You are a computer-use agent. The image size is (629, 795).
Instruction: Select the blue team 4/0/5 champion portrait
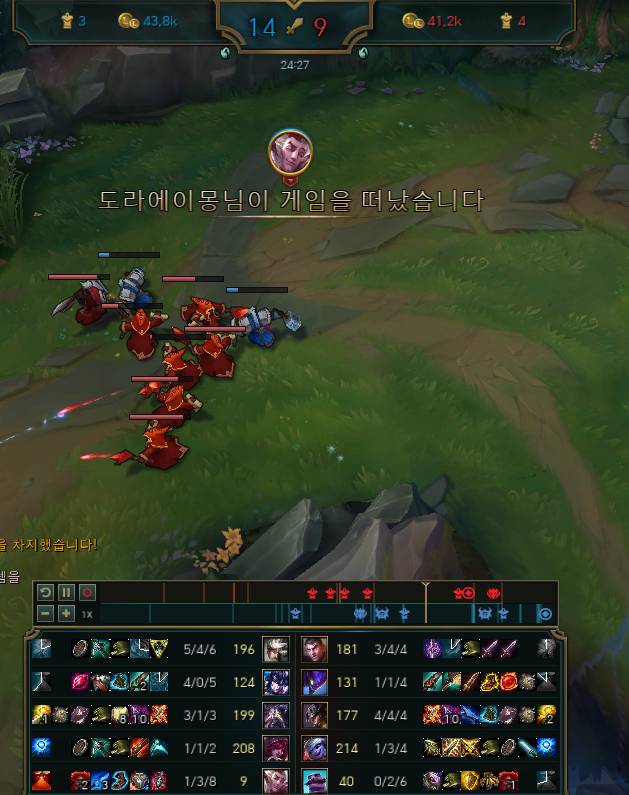(x=276, y=682)
